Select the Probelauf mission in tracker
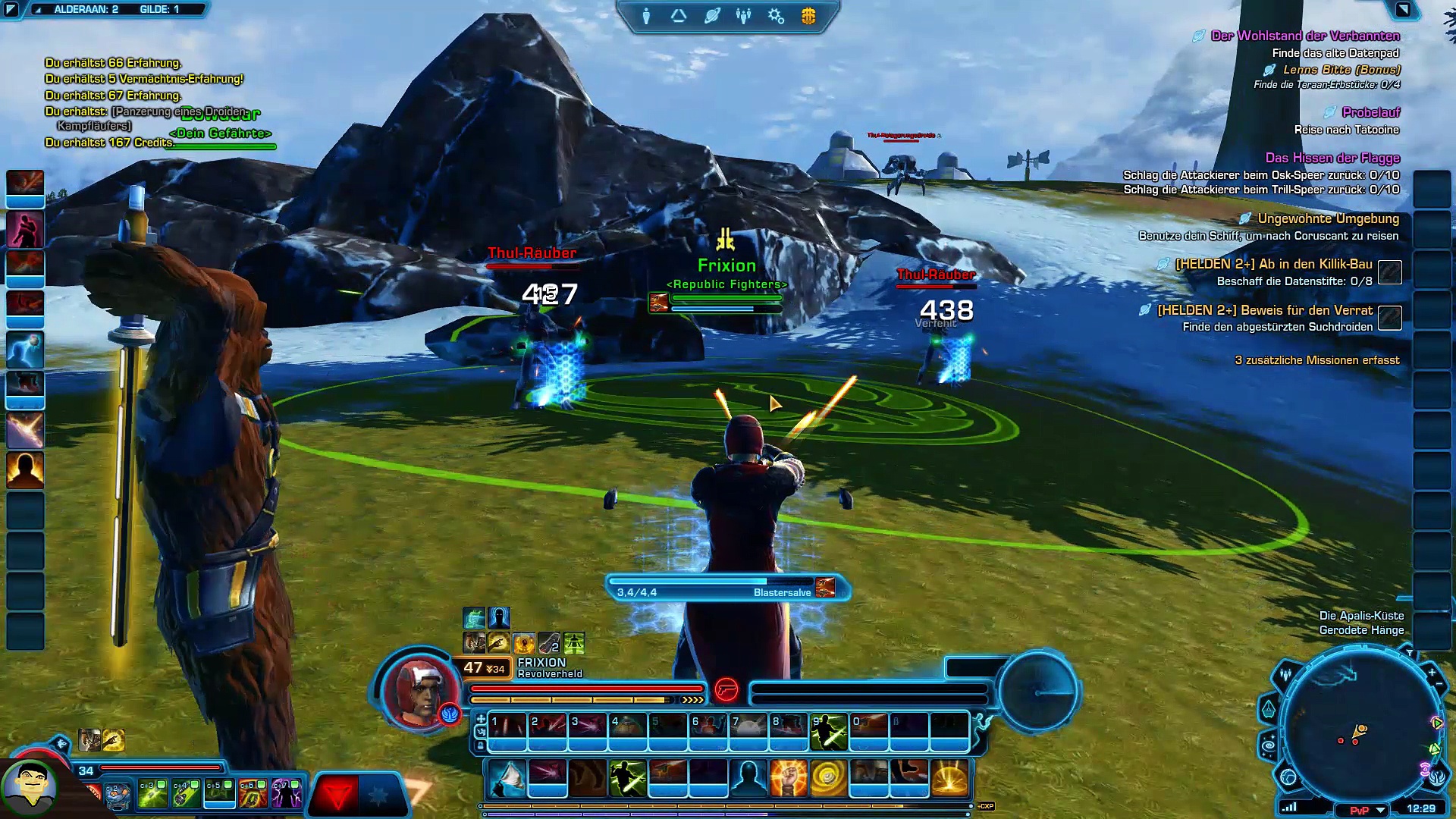Image resolution: width=1456 pixels, height=819 pixels. click(1370, 112)
